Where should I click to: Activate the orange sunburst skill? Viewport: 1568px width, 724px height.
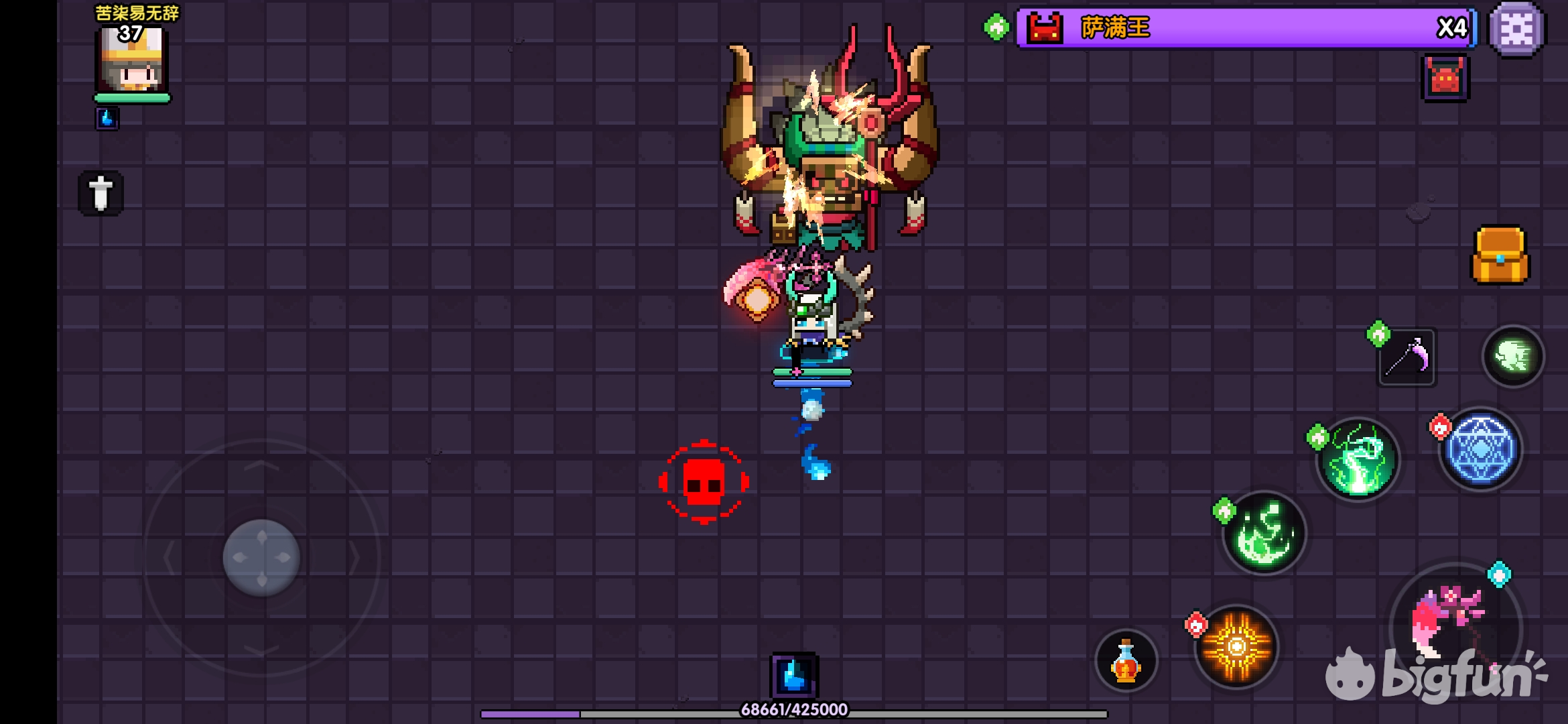[x=1236, y=646]
